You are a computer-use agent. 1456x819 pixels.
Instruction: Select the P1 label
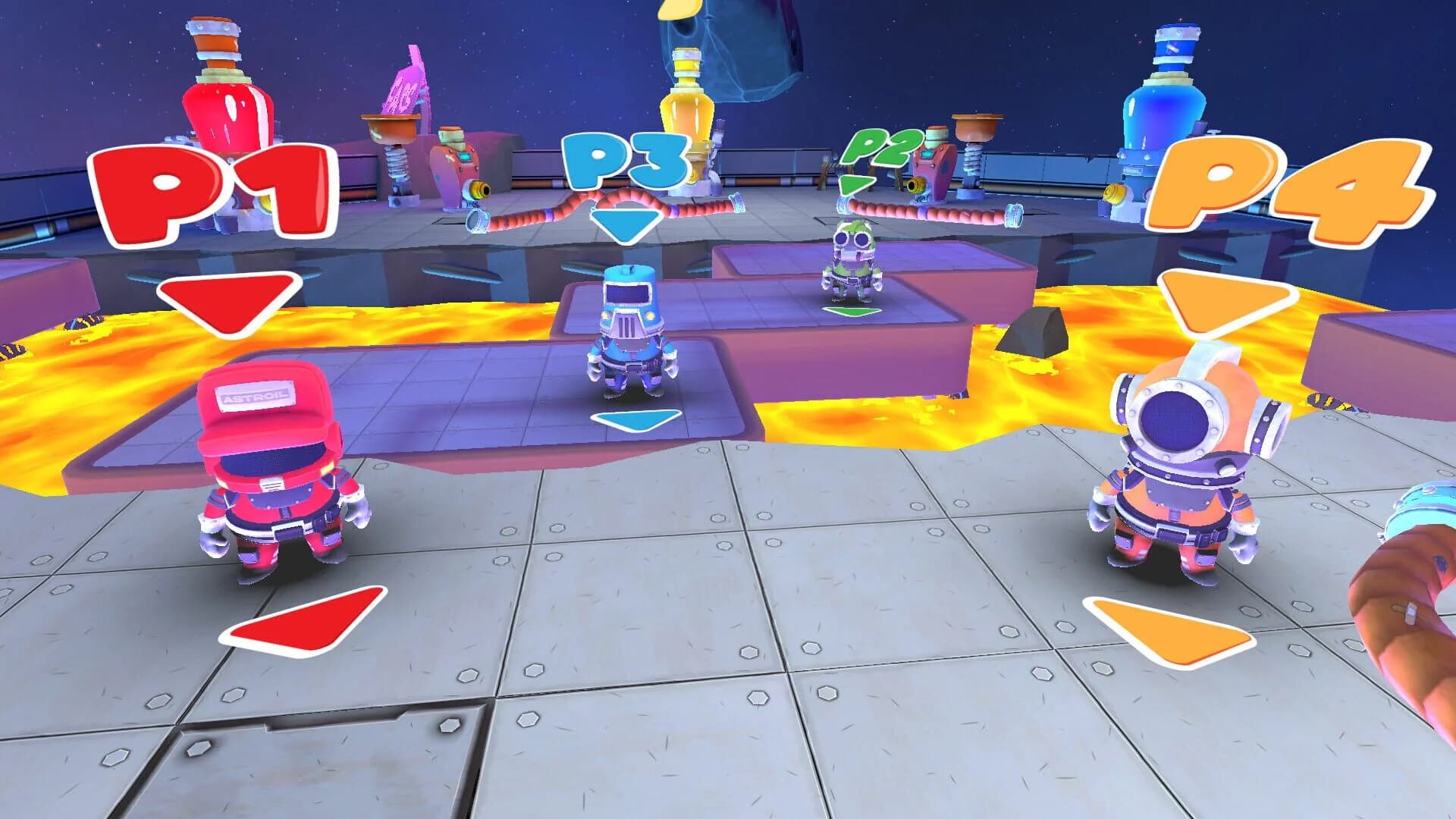pos(212,186)
